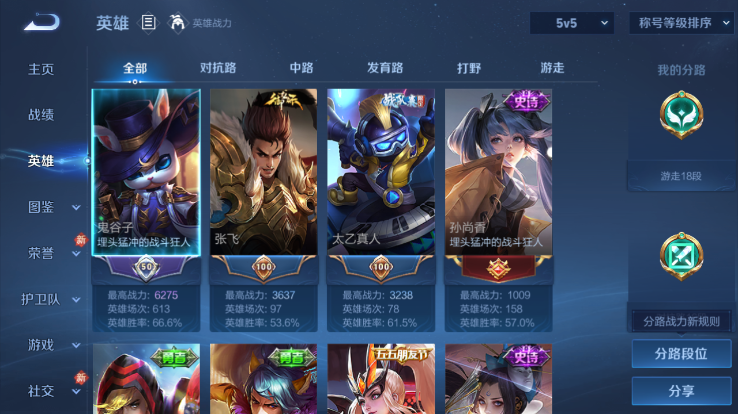Viewport: 738px width, 414px height.
Task: Open the 荣誉 sidebar entry
Action: 41,253
